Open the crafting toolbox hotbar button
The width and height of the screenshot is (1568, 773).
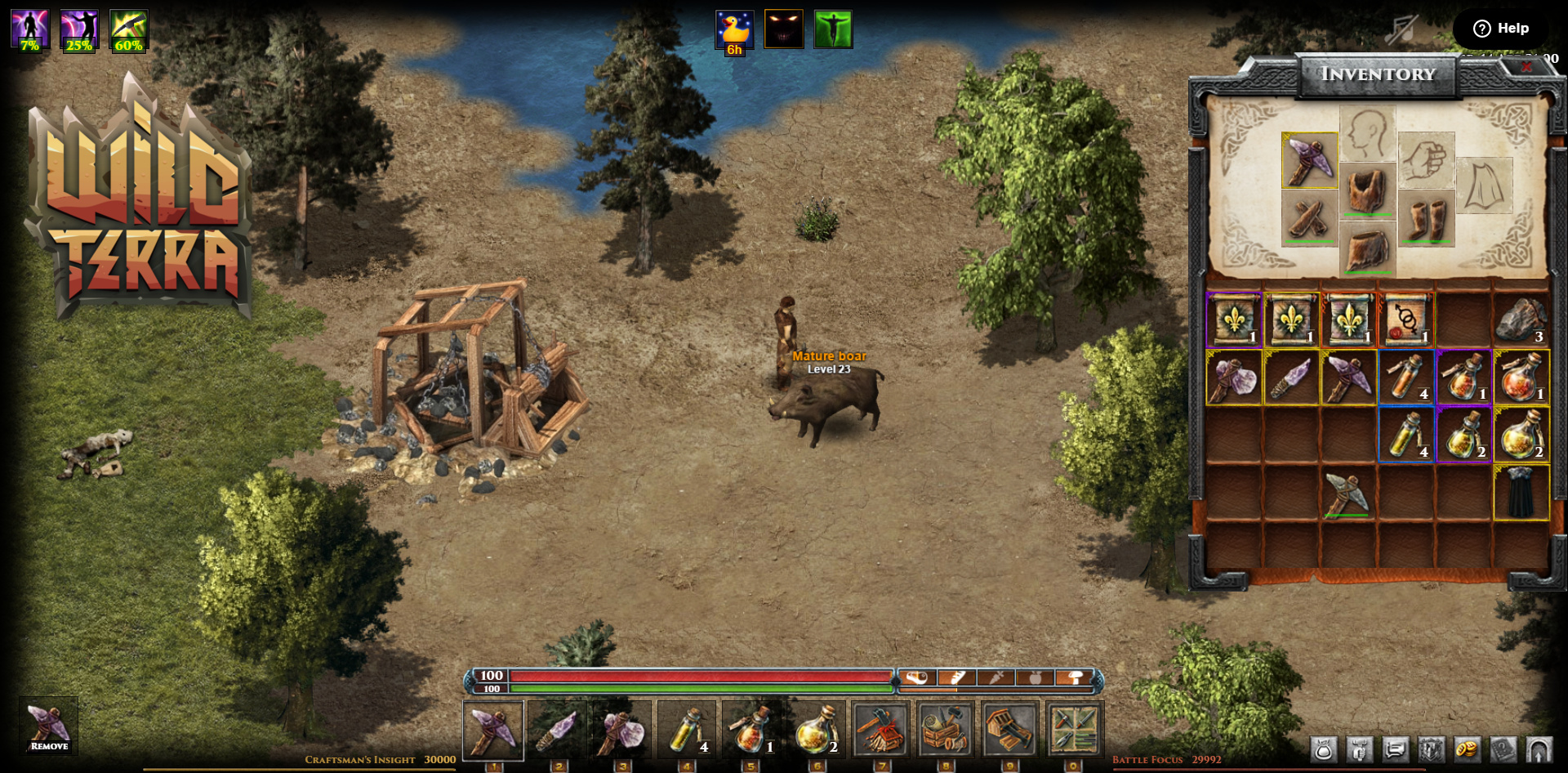[945, 729]
